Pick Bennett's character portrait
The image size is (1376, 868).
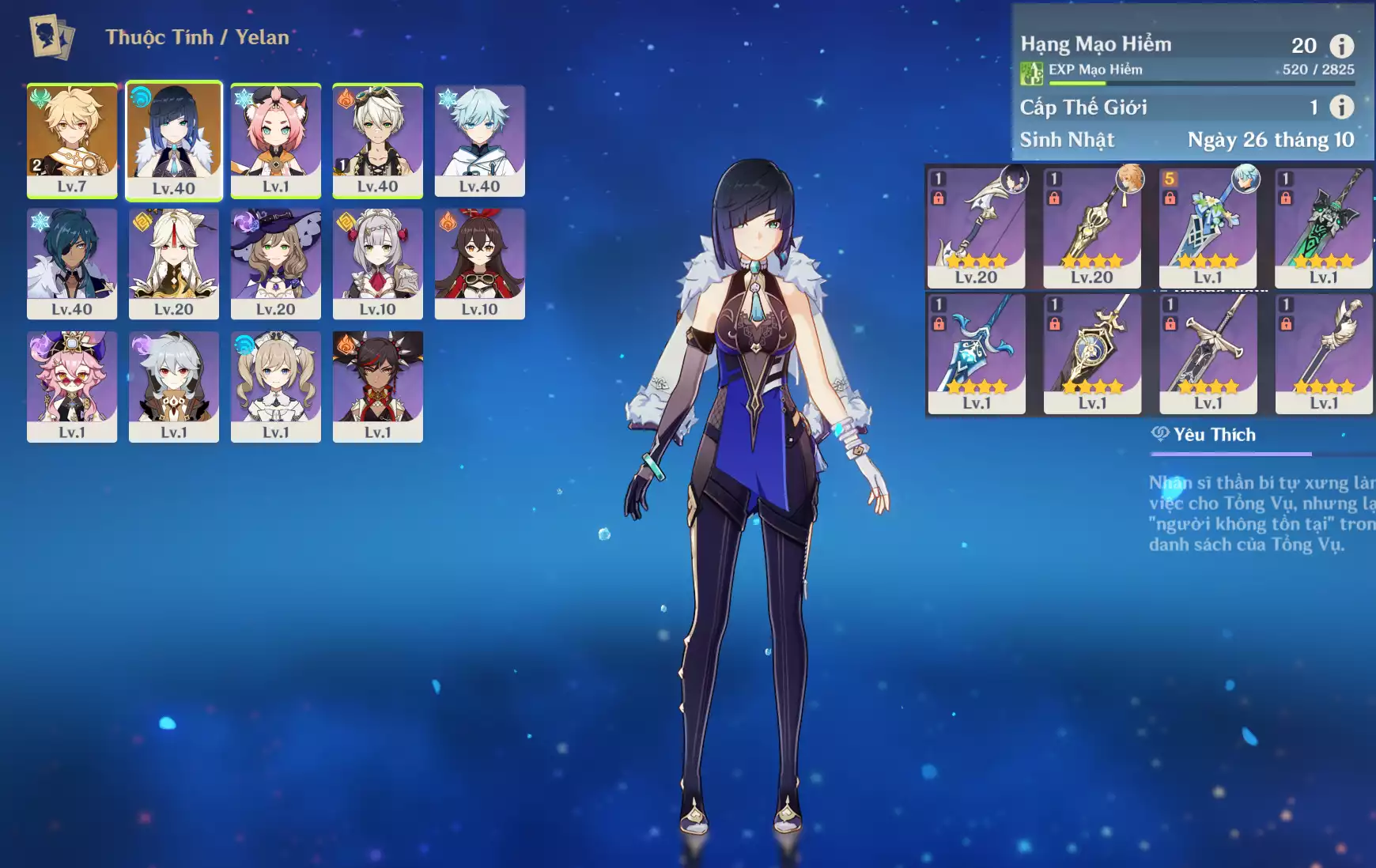coord(378,140)
